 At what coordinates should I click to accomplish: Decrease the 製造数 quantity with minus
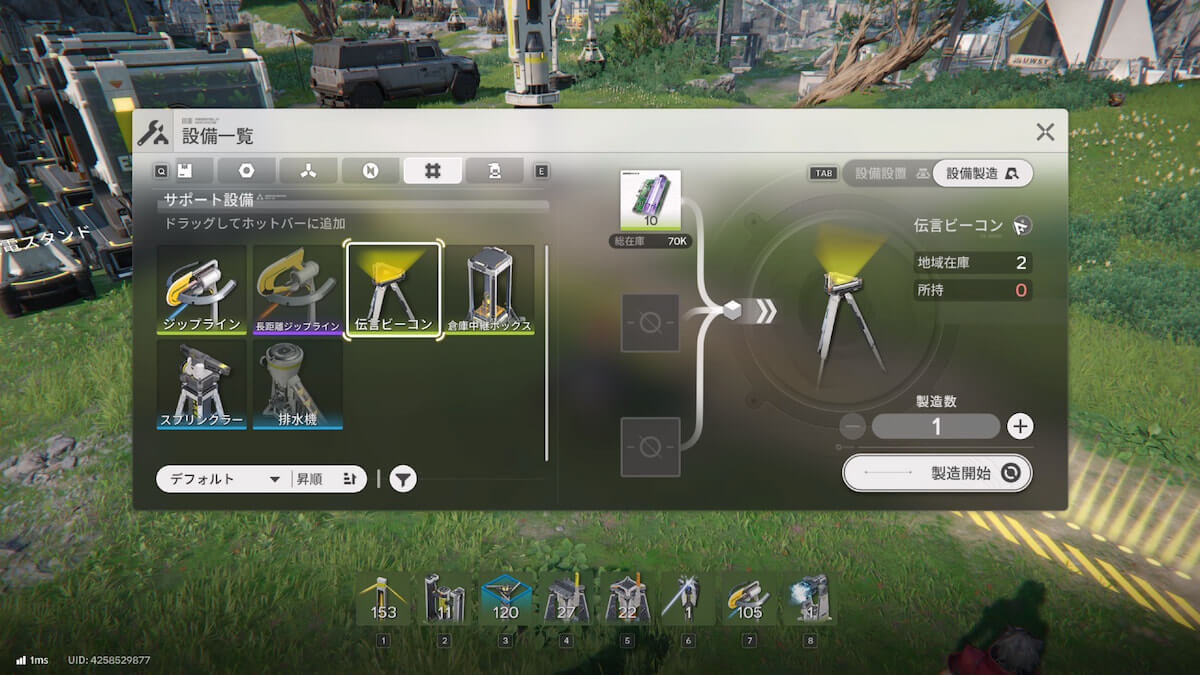(853, 427)
